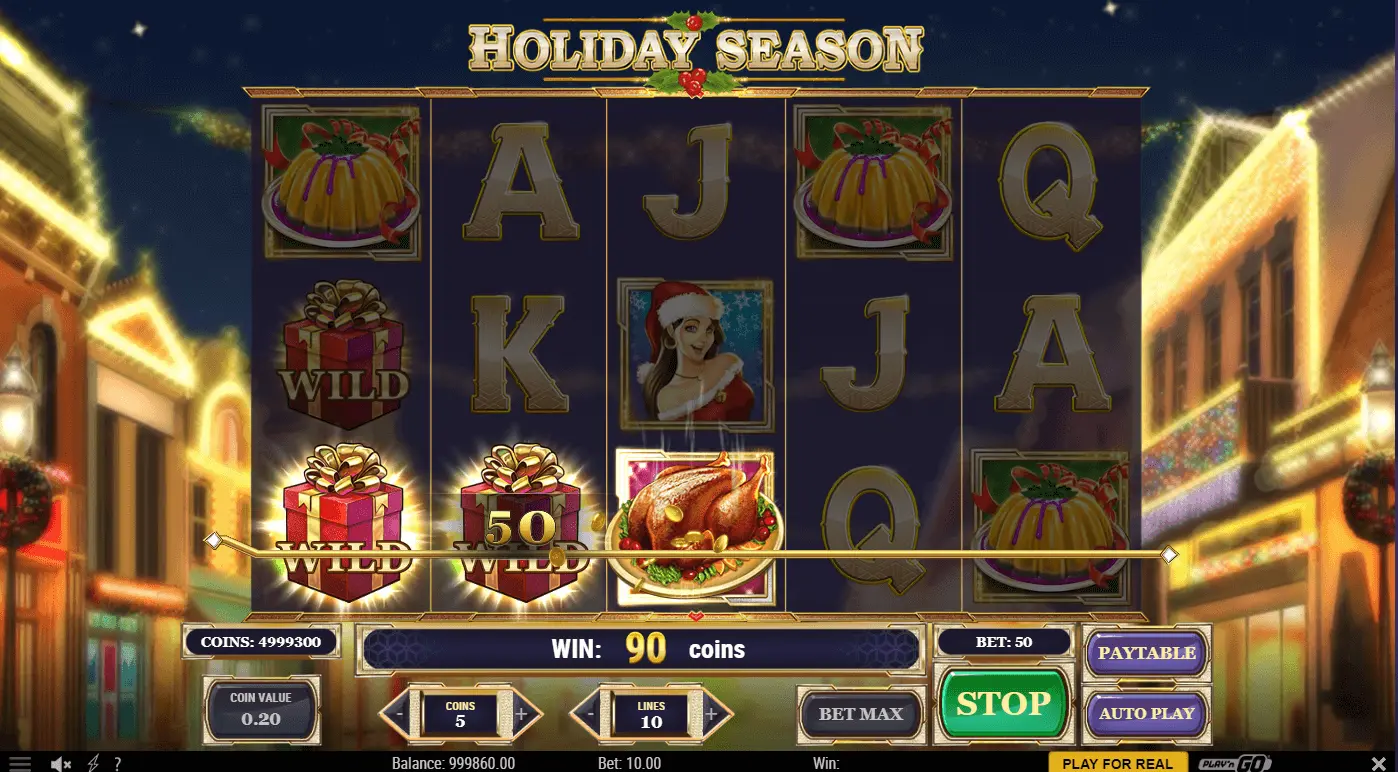Increase the number of lines
The image size is (1398, 772).
pyautogui.click(x=711, y=714)
